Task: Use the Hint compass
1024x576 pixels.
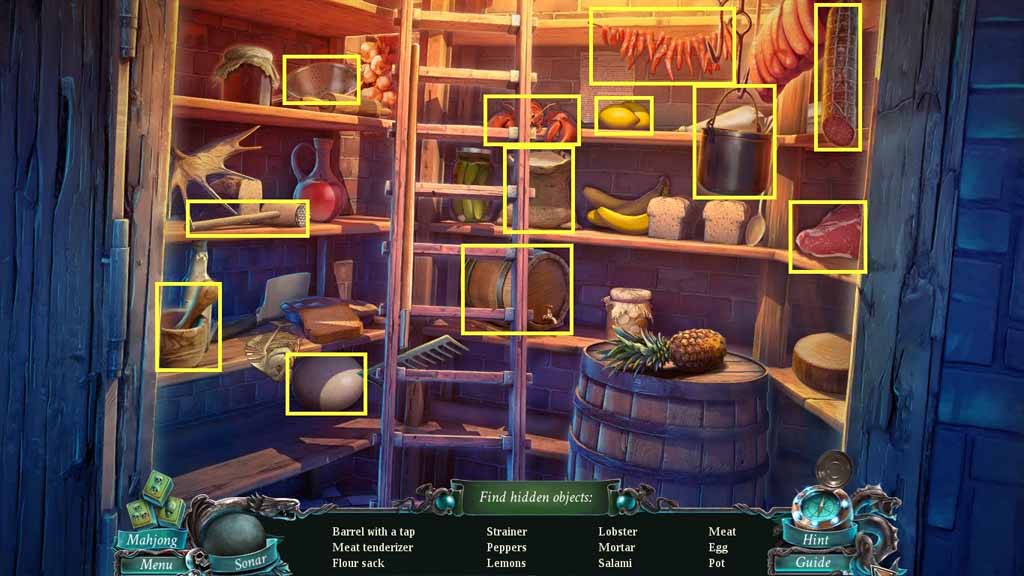Action: [x=815, y=540]
